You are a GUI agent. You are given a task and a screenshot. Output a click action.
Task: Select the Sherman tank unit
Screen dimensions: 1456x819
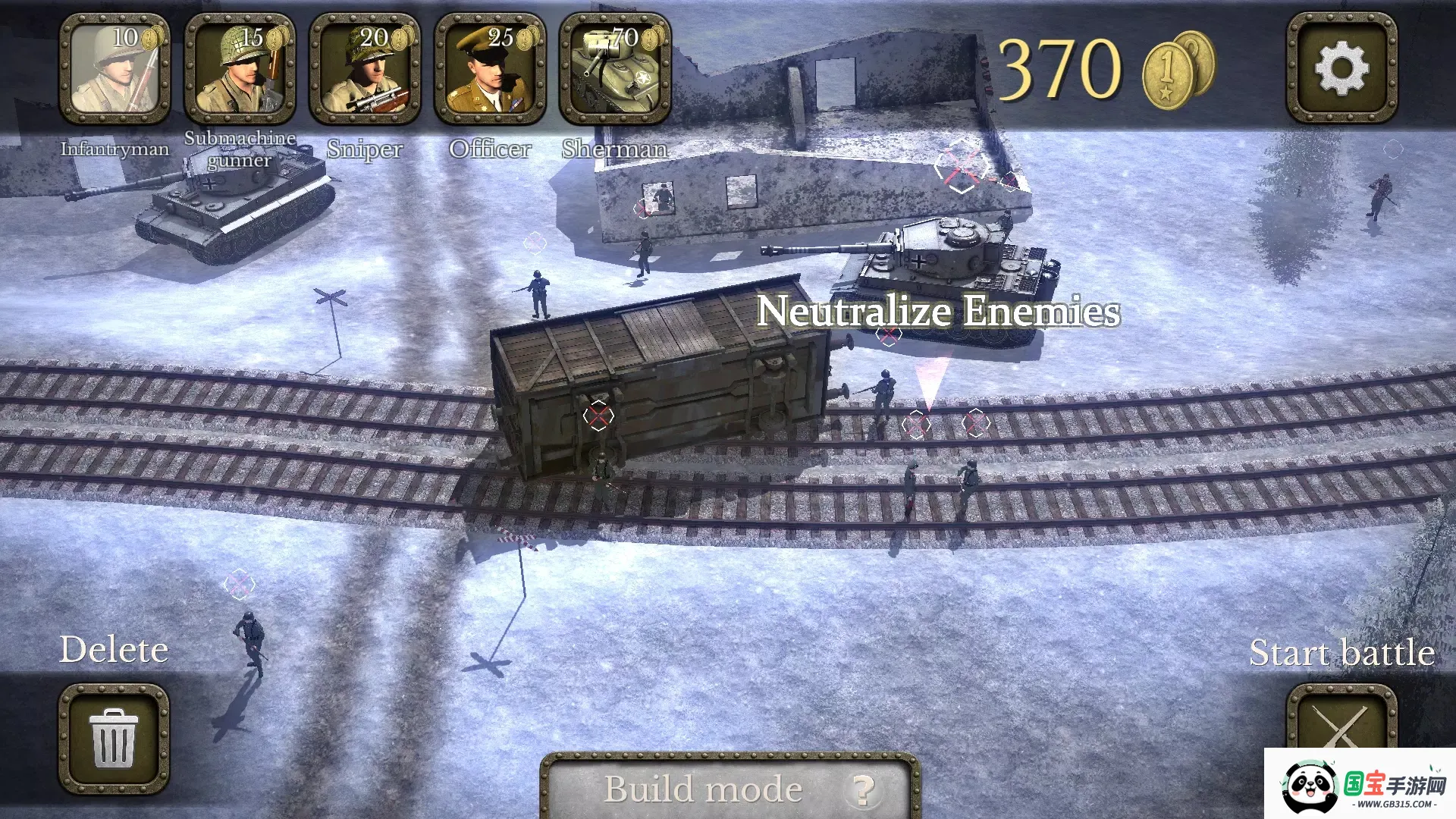(616, 68)
